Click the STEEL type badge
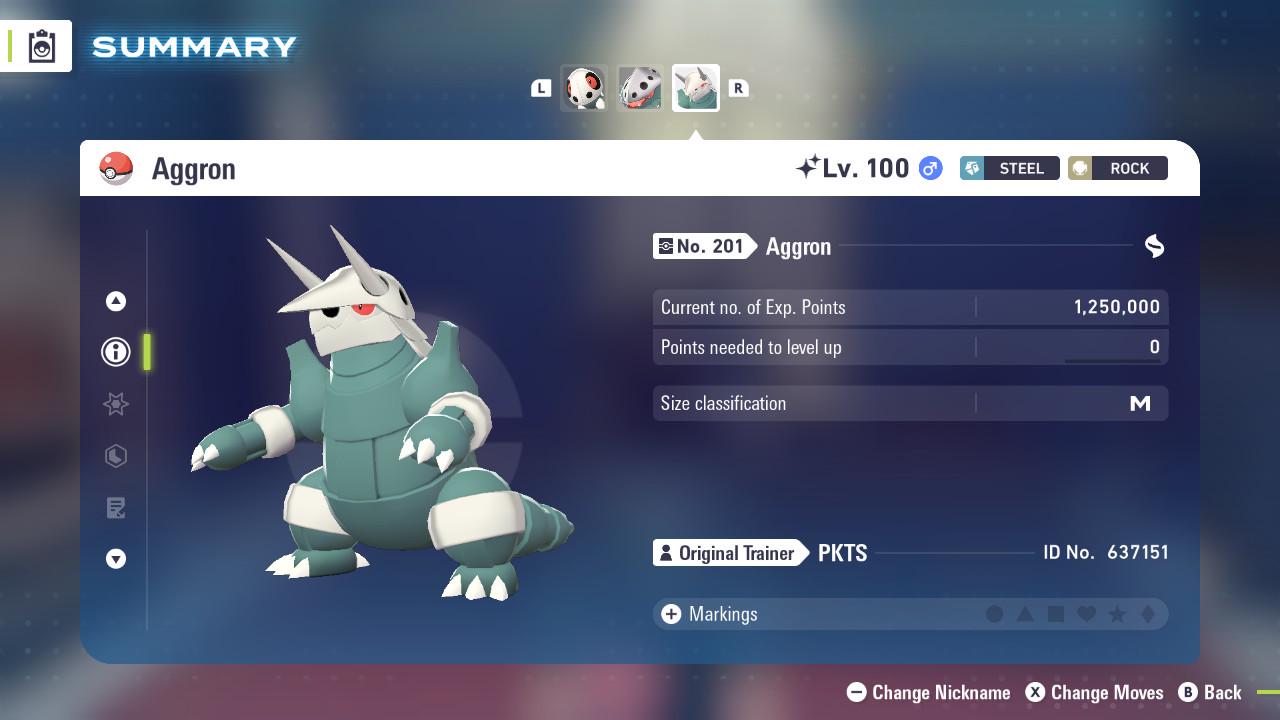Screen dimensions: 1280x720 point(1009,168)
